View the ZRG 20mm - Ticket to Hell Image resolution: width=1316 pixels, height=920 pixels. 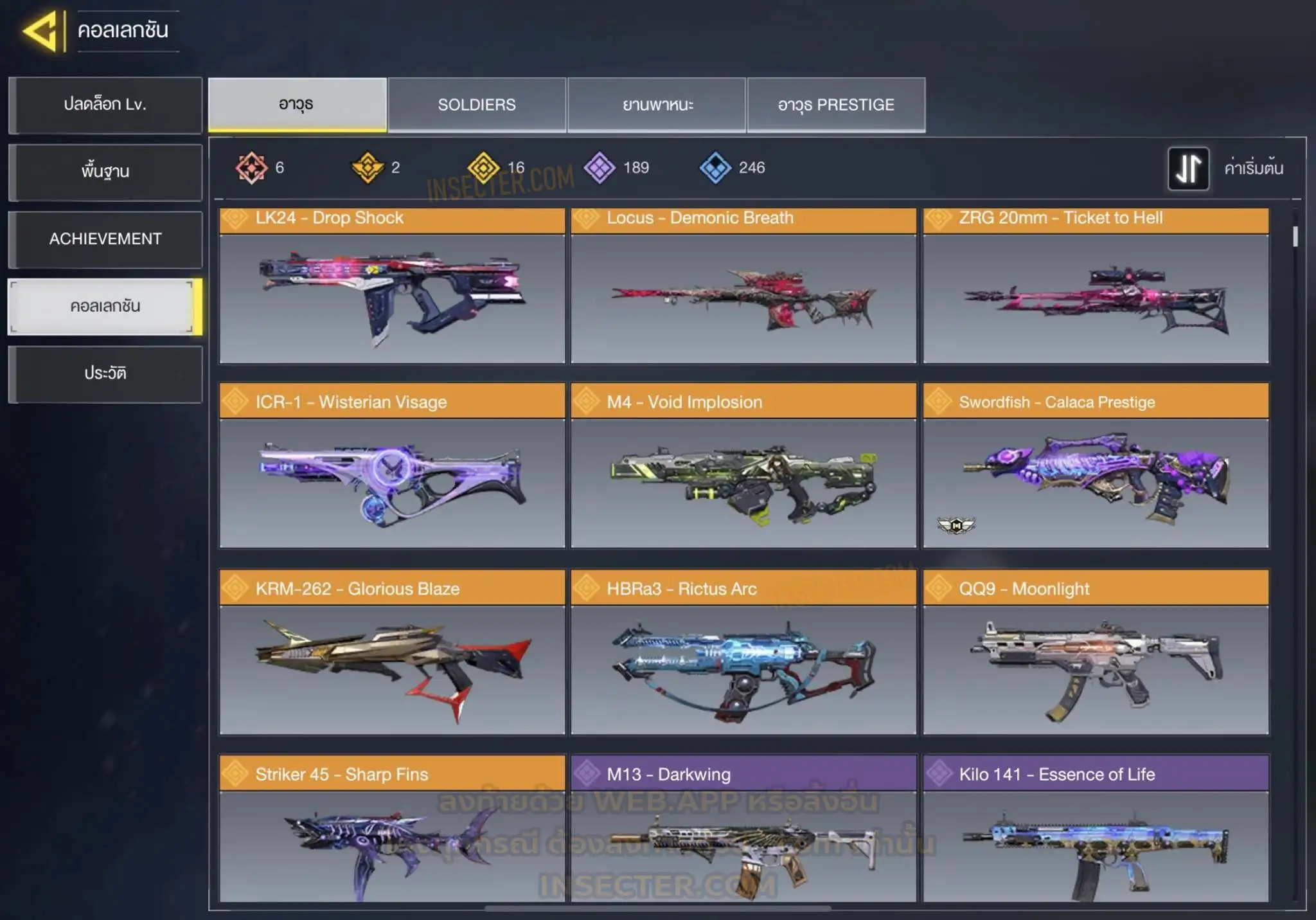(1096, 286)
